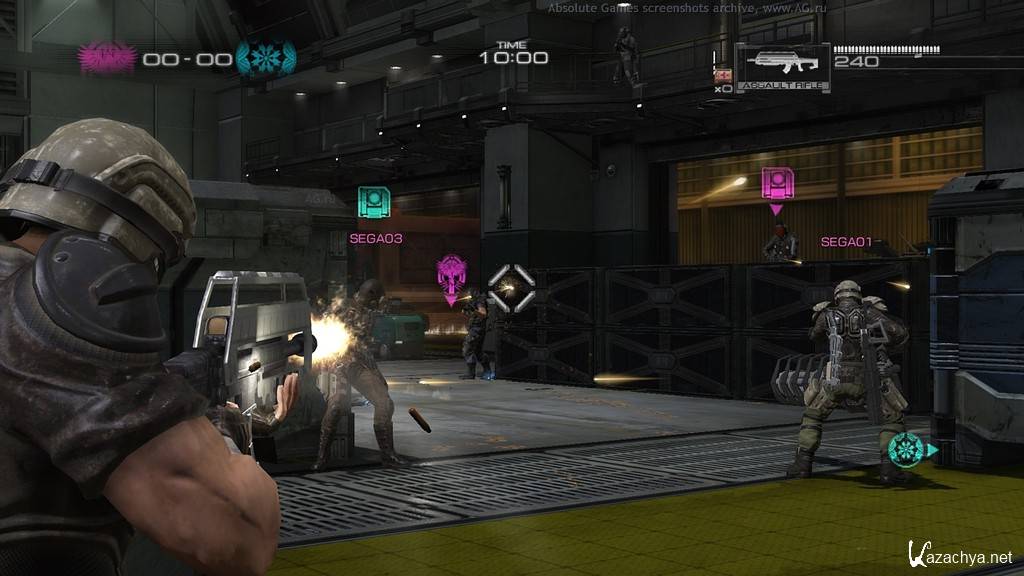This screenshot has width=1024, height=576.
Task: Select the pink capture marker above SEGA01
Action: tap(777, 185)
